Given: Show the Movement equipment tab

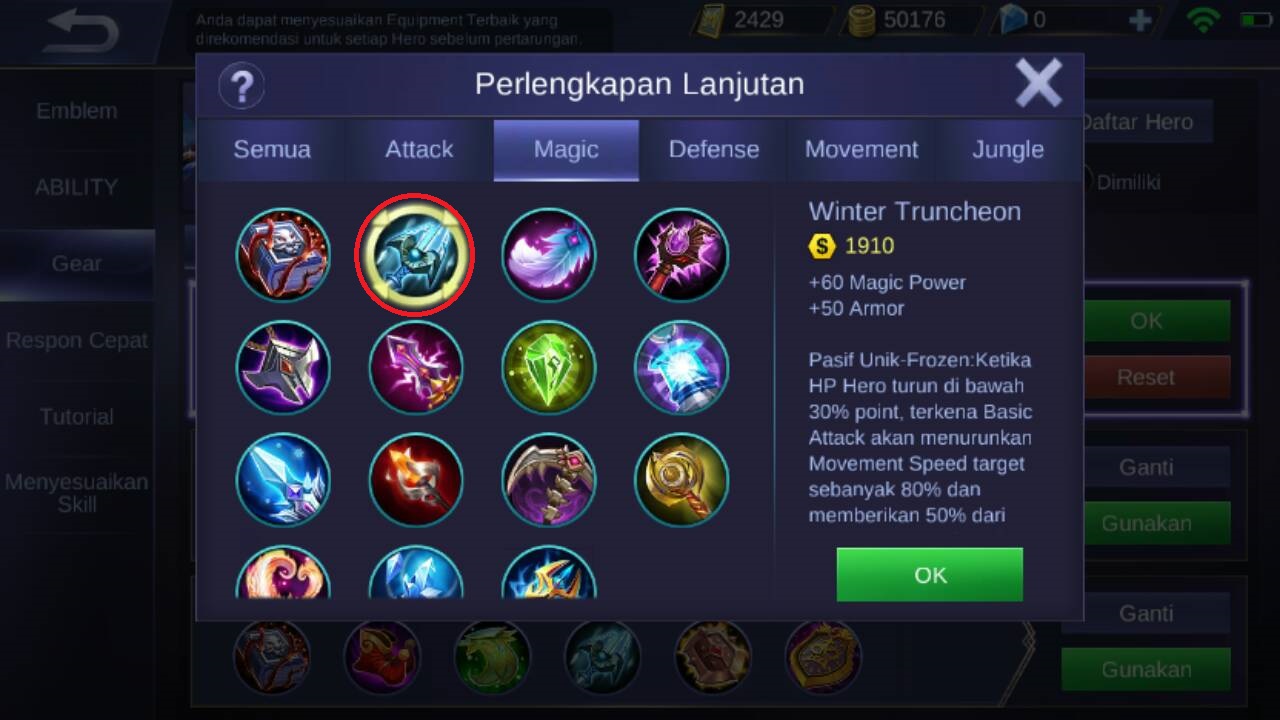Looking at the screenshot, I should click(861, 150).
